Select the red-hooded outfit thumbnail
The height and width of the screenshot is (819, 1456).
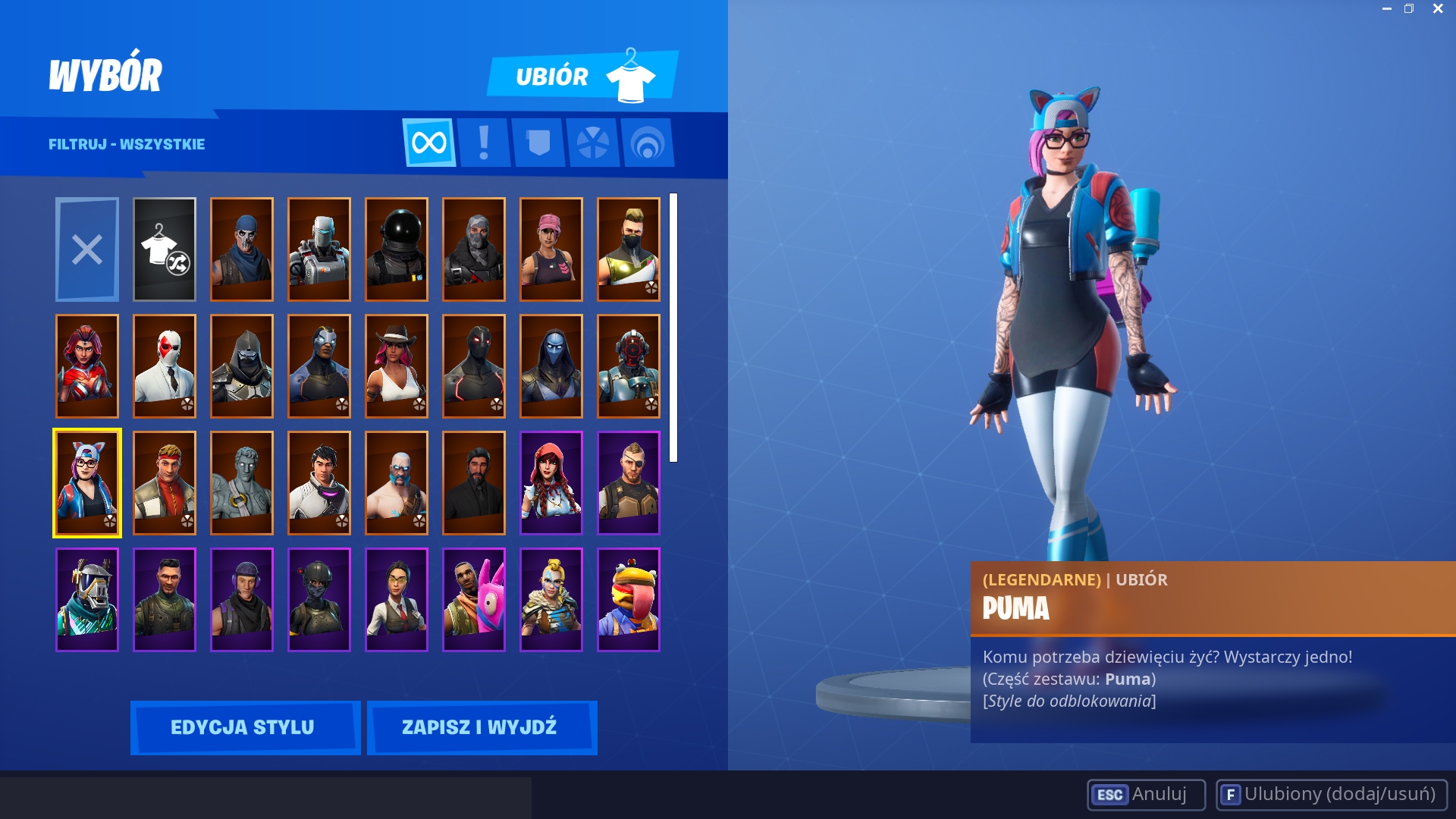[x=551, y=482]
